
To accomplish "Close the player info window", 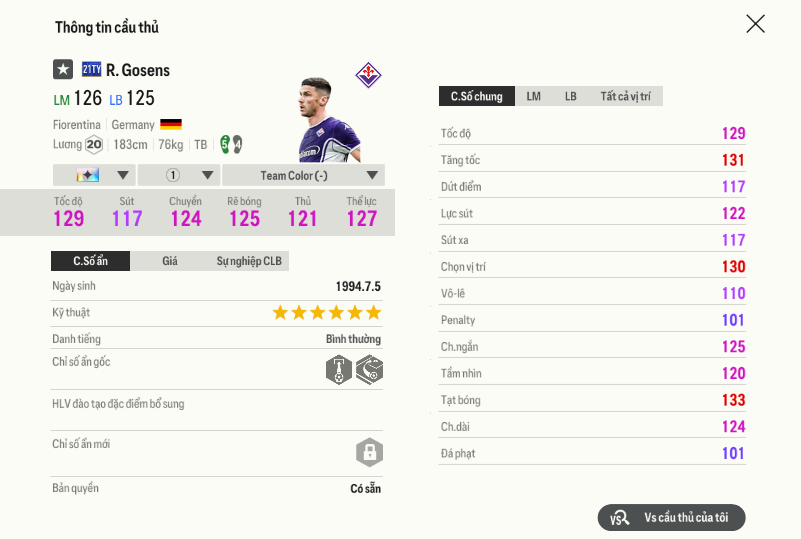I will point(755,24).
